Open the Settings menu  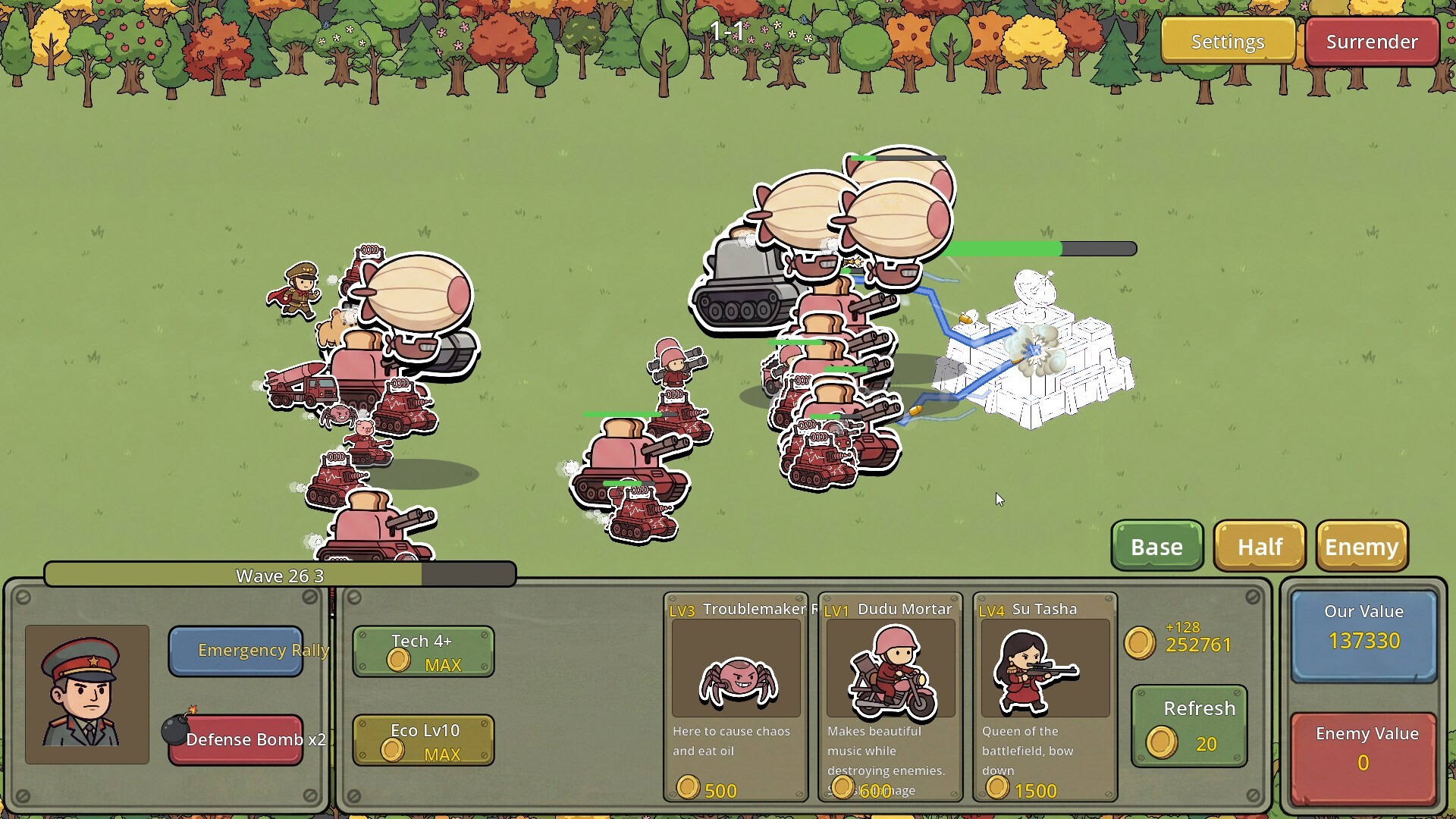1227,41
